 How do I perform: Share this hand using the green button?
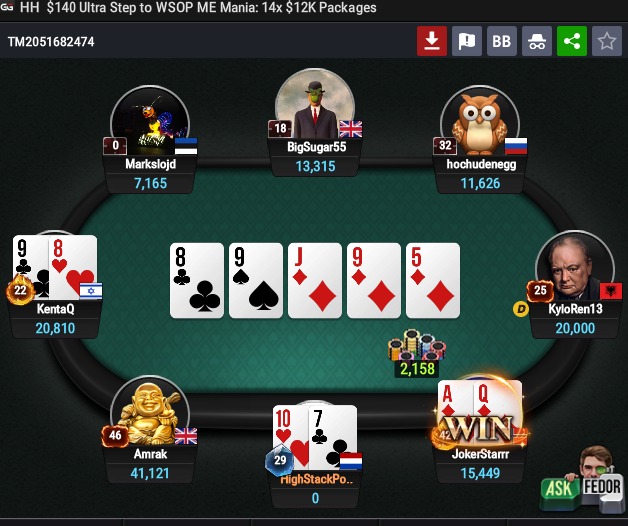tap(572, 41)
